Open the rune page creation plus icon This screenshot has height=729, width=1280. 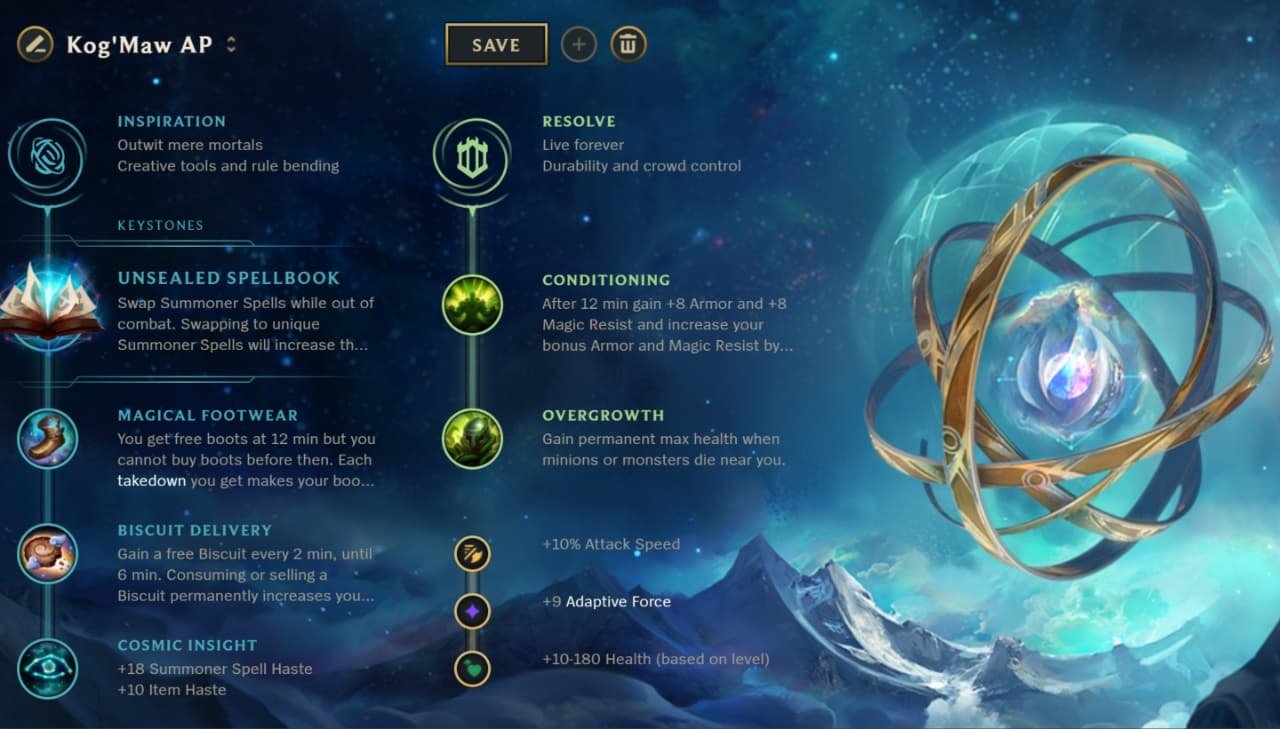579,44
